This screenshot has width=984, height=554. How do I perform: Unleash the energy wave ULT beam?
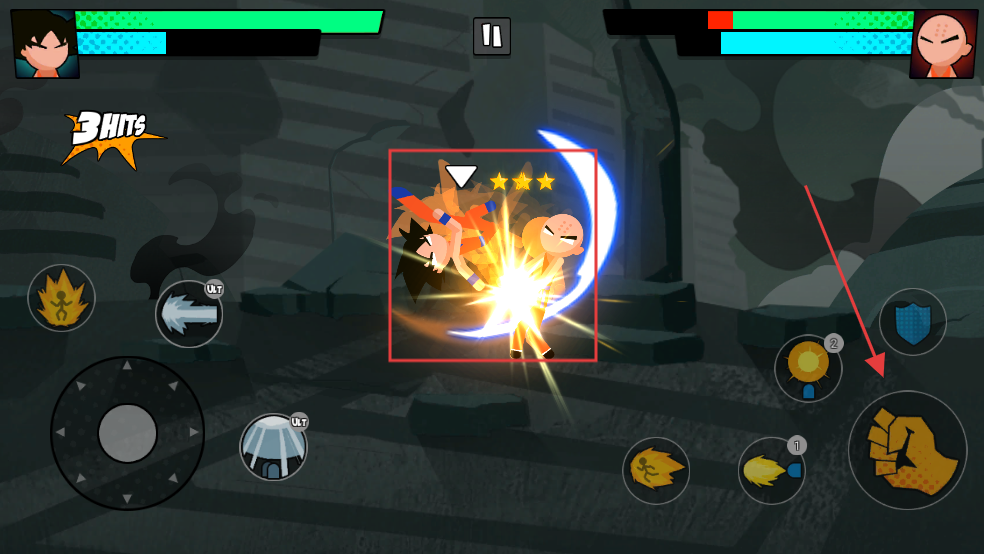(x=189, y=314)
